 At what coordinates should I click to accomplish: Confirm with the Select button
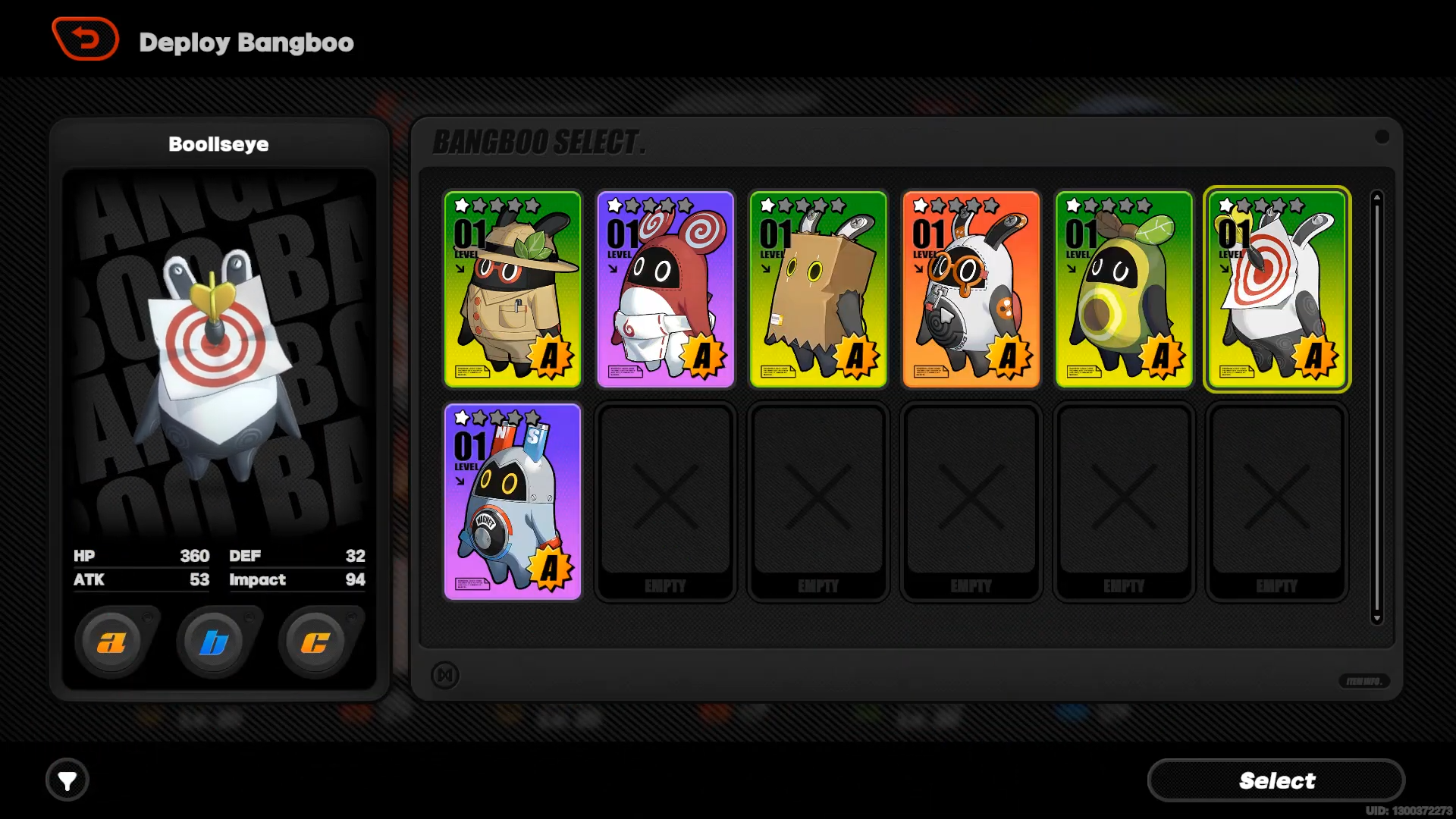pyautogui.click(x=1276, y=780)
